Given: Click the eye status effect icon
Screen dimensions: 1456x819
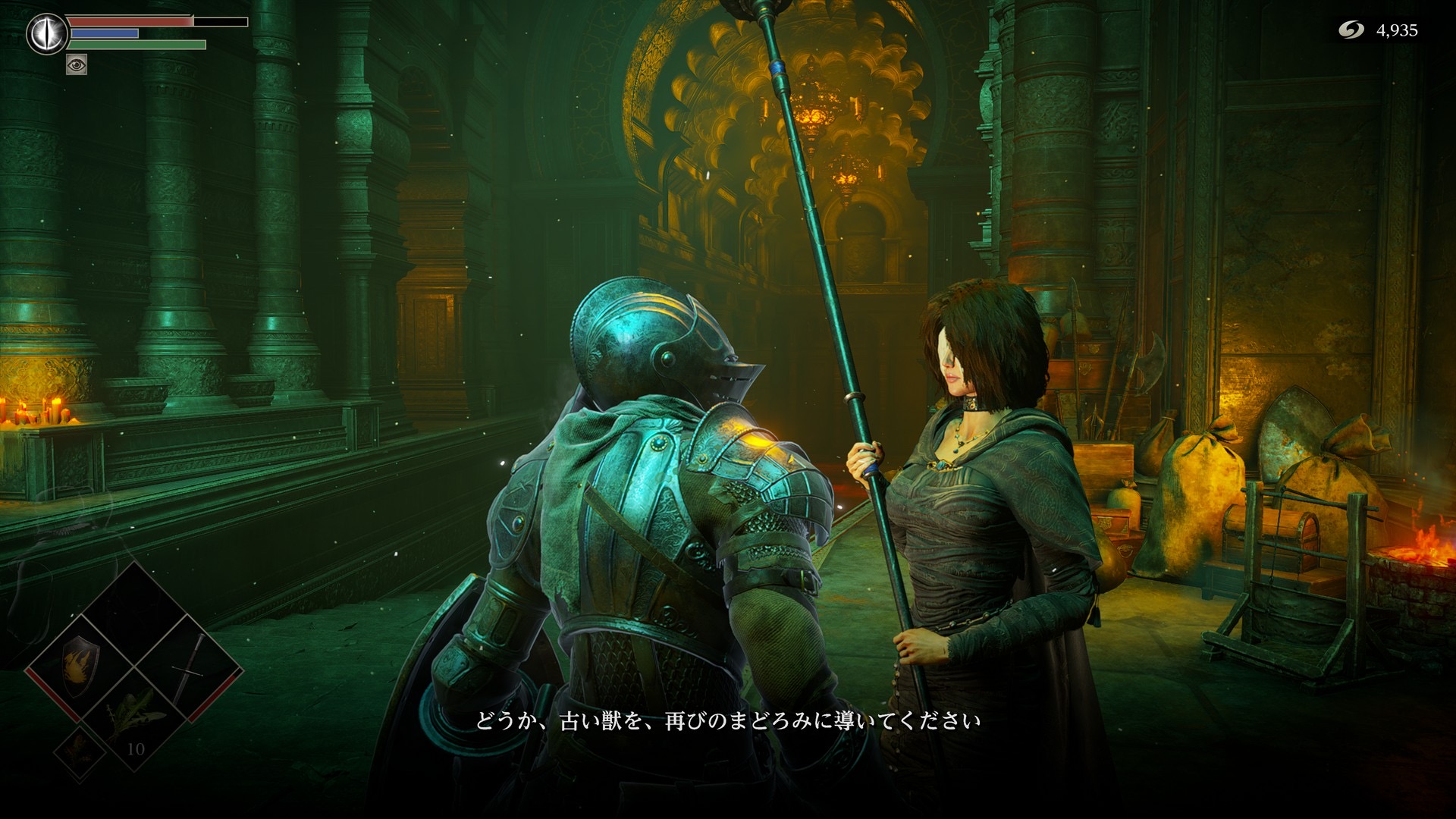Looking at the screenshot, I should pos(77,64).
